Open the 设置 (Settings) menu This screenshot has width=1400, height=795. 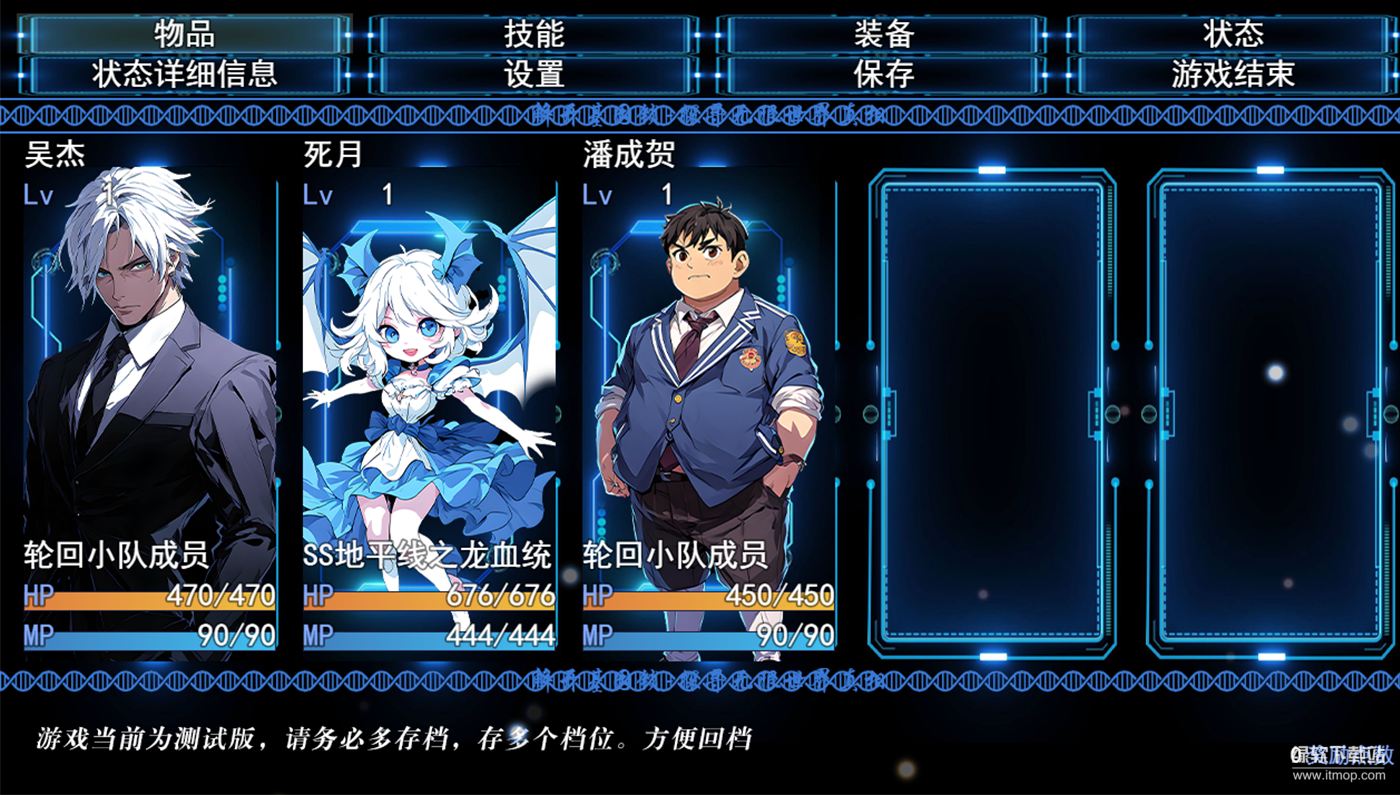[x=534, y=74]
